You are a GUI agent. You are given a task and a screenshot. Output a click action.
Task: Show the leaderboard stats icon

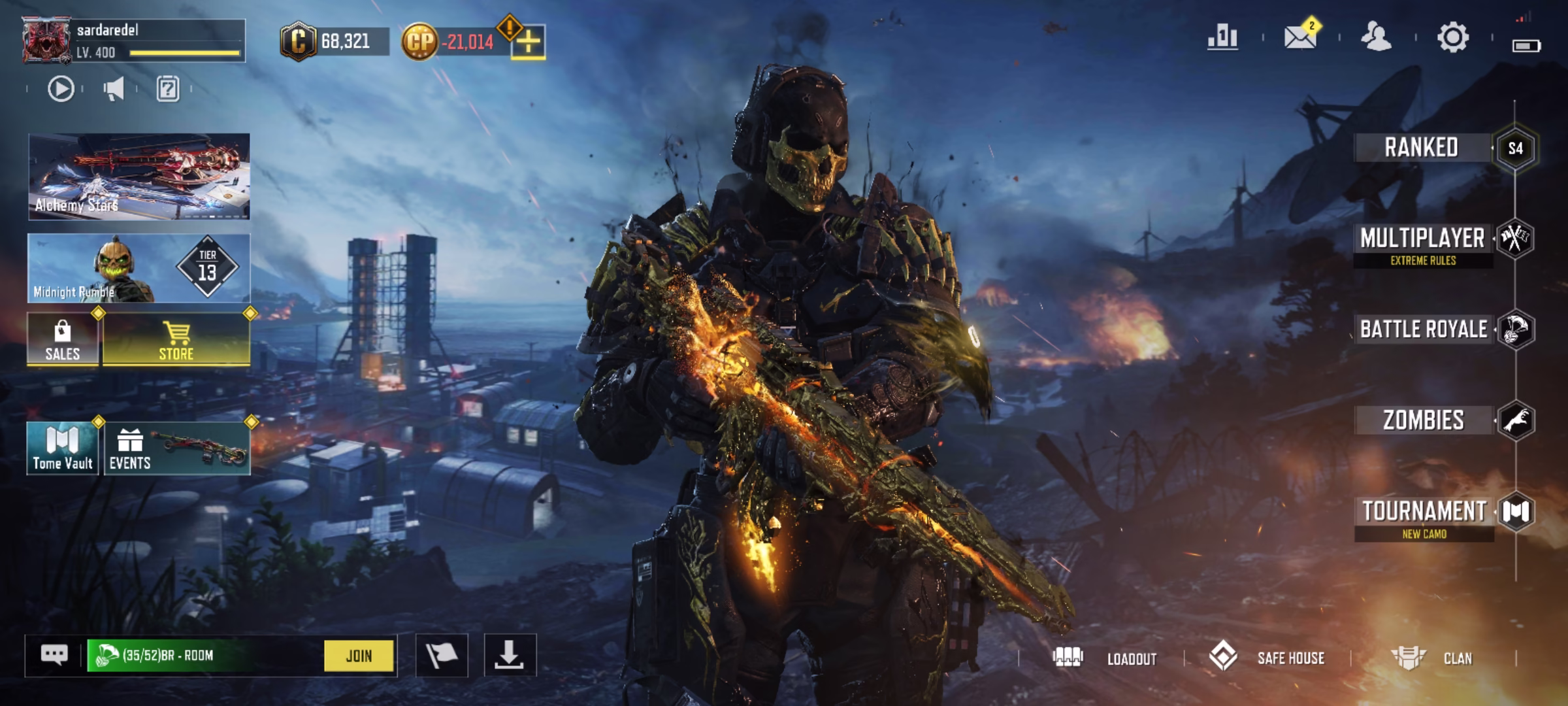click(1222, 37)
